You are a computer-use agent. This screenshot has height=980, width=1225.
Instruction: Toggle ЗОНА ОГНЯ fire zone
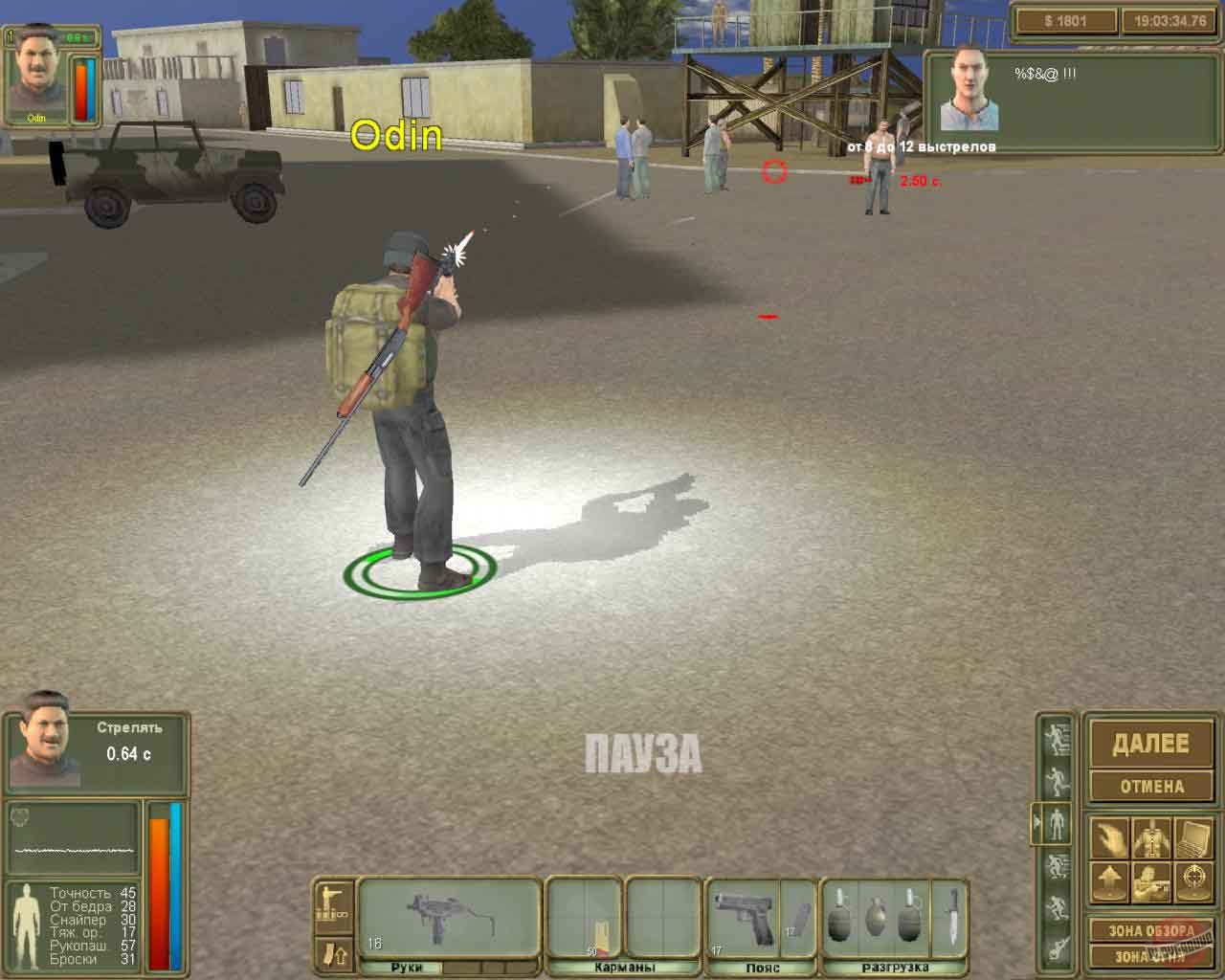[x=1149, y=955]
